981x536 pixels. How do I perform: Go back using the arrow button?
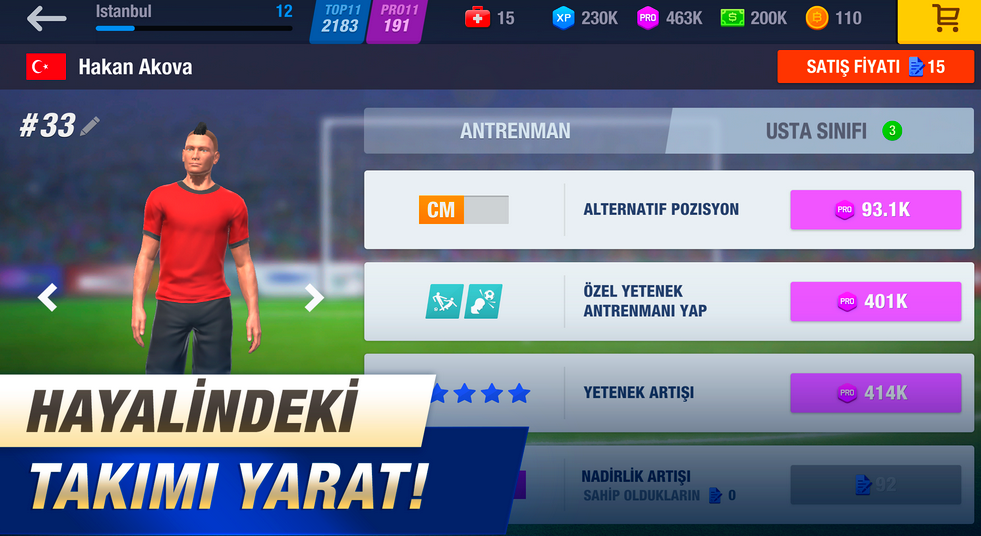pyautogui.click(x=46, y=18)
